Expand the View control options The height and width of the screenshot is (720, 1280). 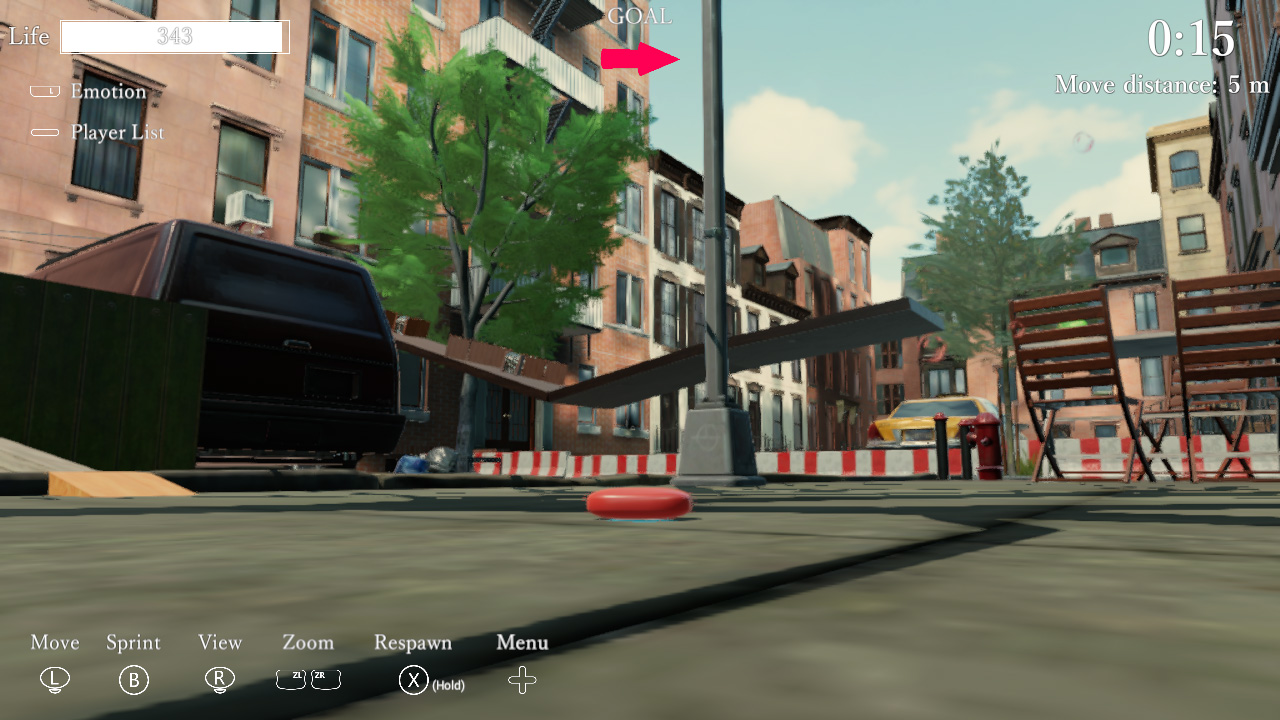click(219, 643)
